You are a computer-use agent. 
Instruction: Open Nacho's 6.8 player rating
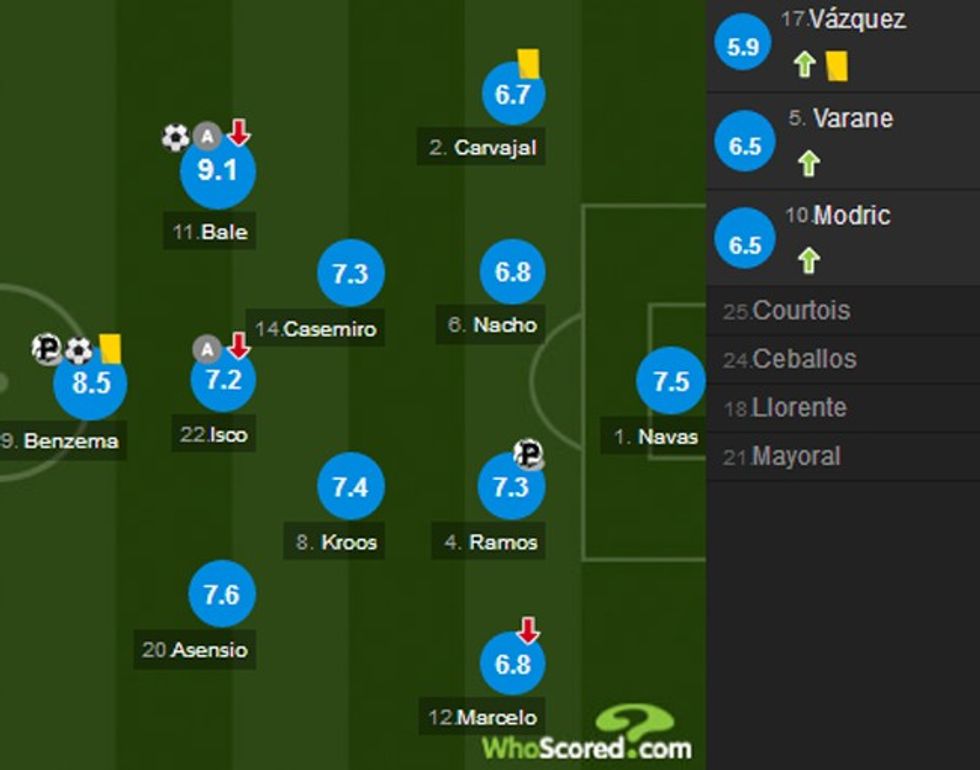[512, 272]
